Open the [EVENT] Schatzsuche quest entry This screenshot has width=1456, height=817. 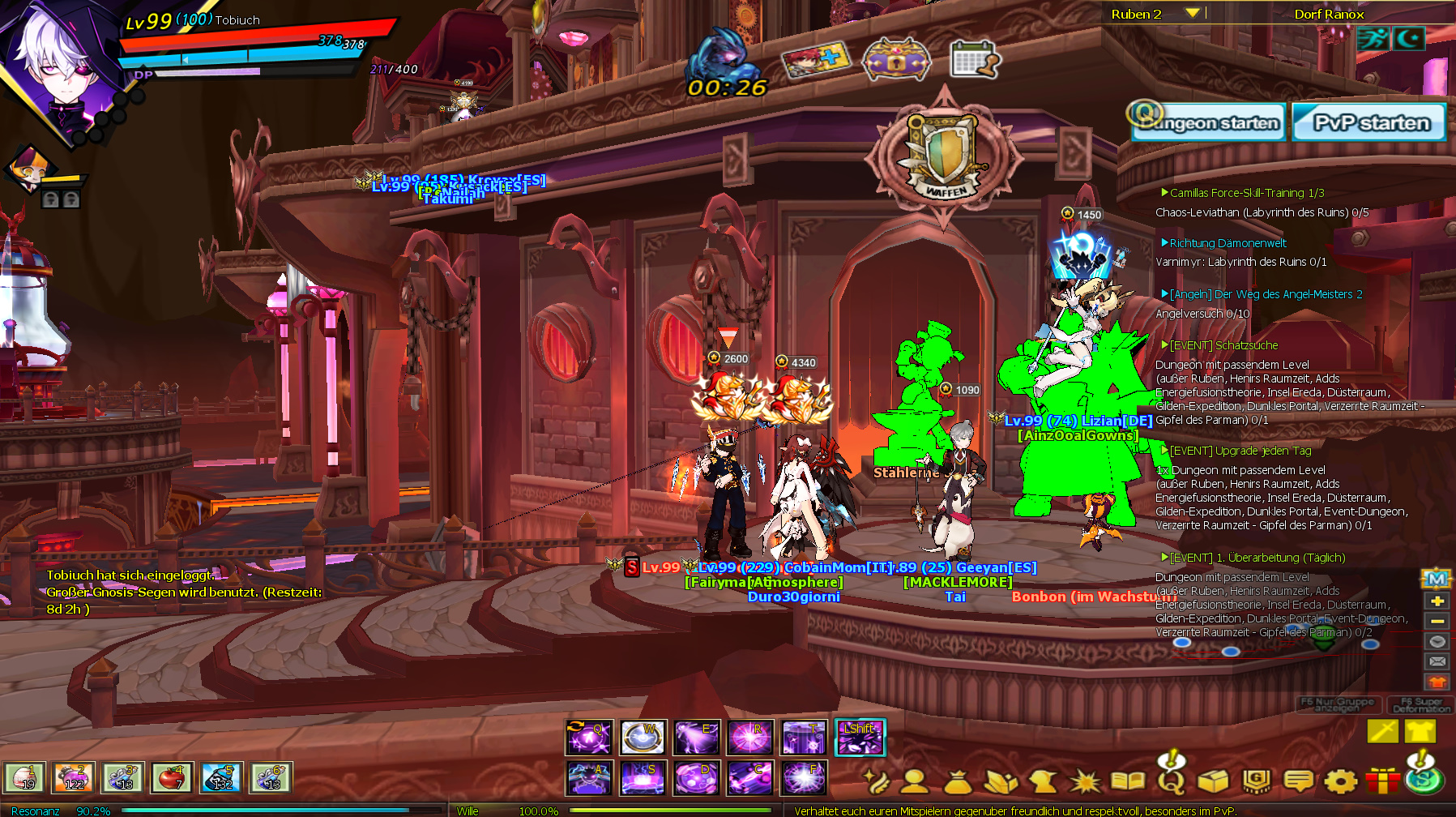point(1223,345)
